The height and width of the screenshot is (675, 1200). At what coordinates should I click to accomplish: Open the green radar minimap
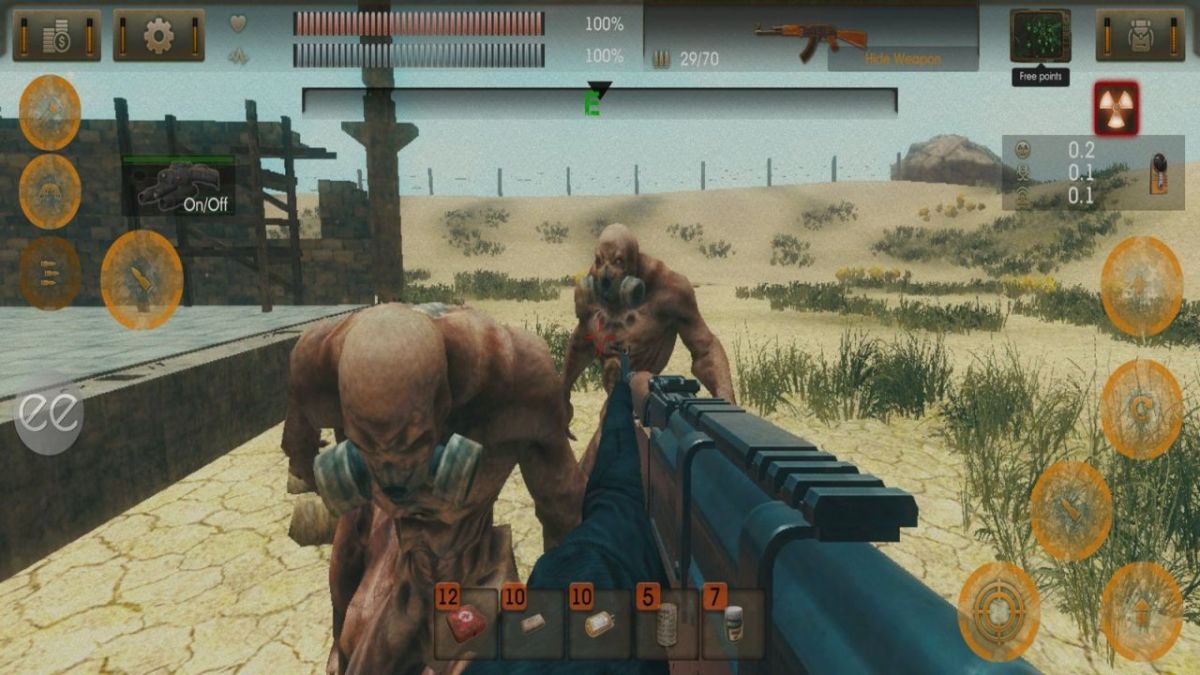click(x=1040, y=36)
